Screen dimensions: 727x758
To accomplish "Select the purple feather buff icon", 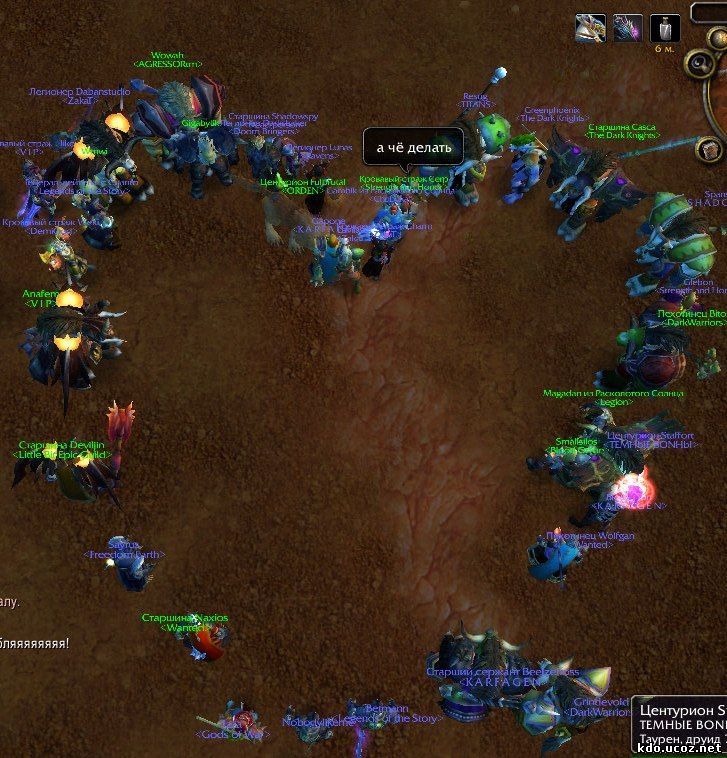I will coord(627,28).
